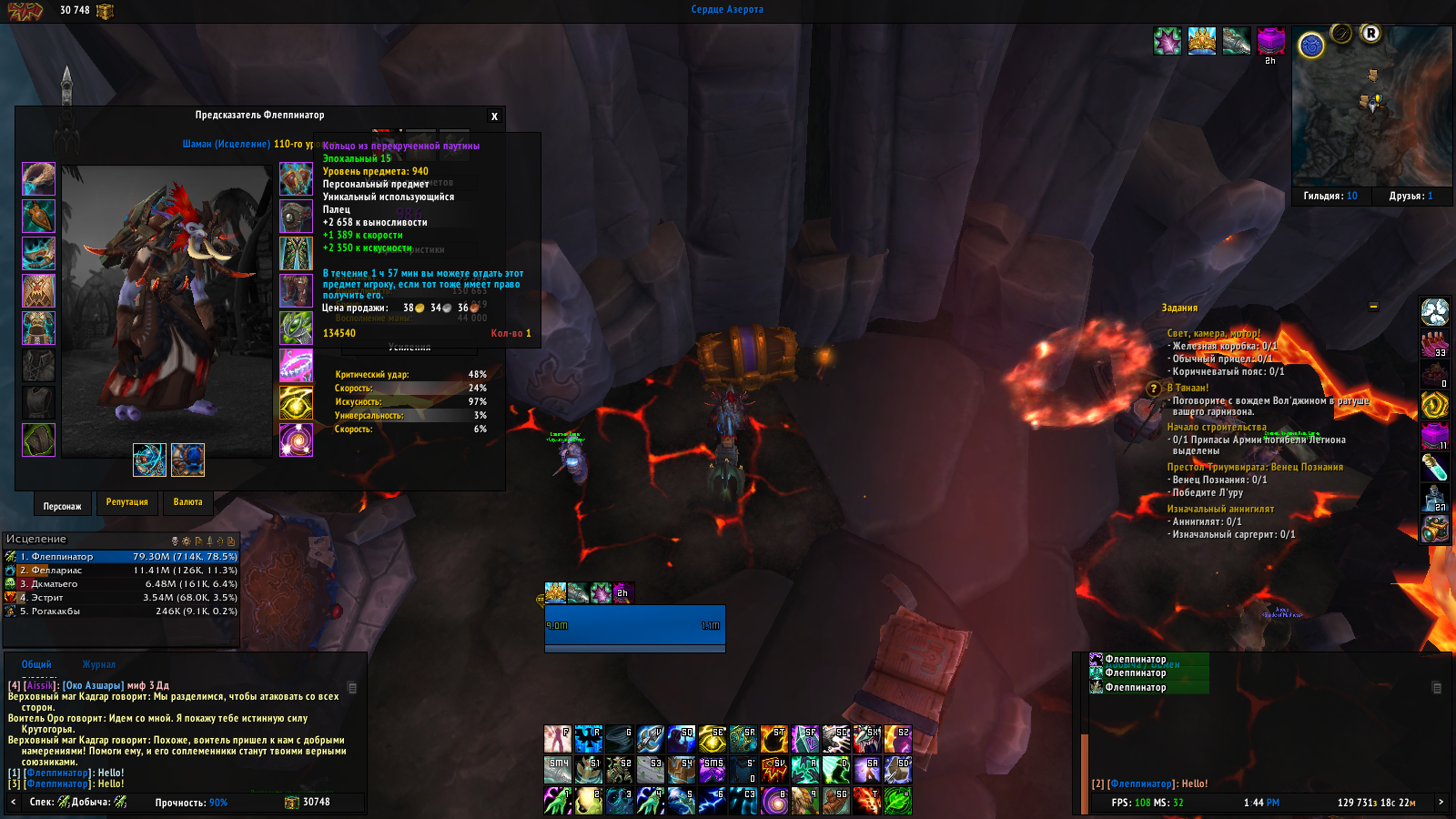The image size is (1456, 819).
Task: Click the purple ring equipment slot
Action: click(x=296, y=365)
